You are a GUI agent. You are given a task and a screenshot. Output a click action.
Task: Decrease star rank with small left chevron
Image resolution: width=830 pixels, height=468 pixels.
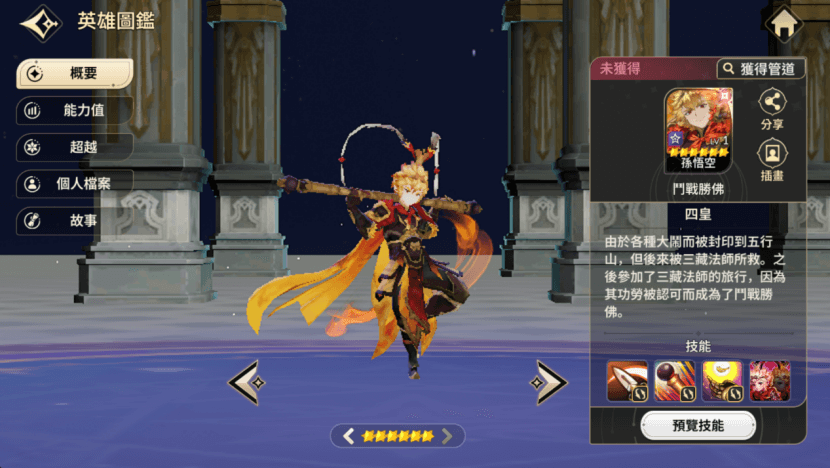[349, 436]
